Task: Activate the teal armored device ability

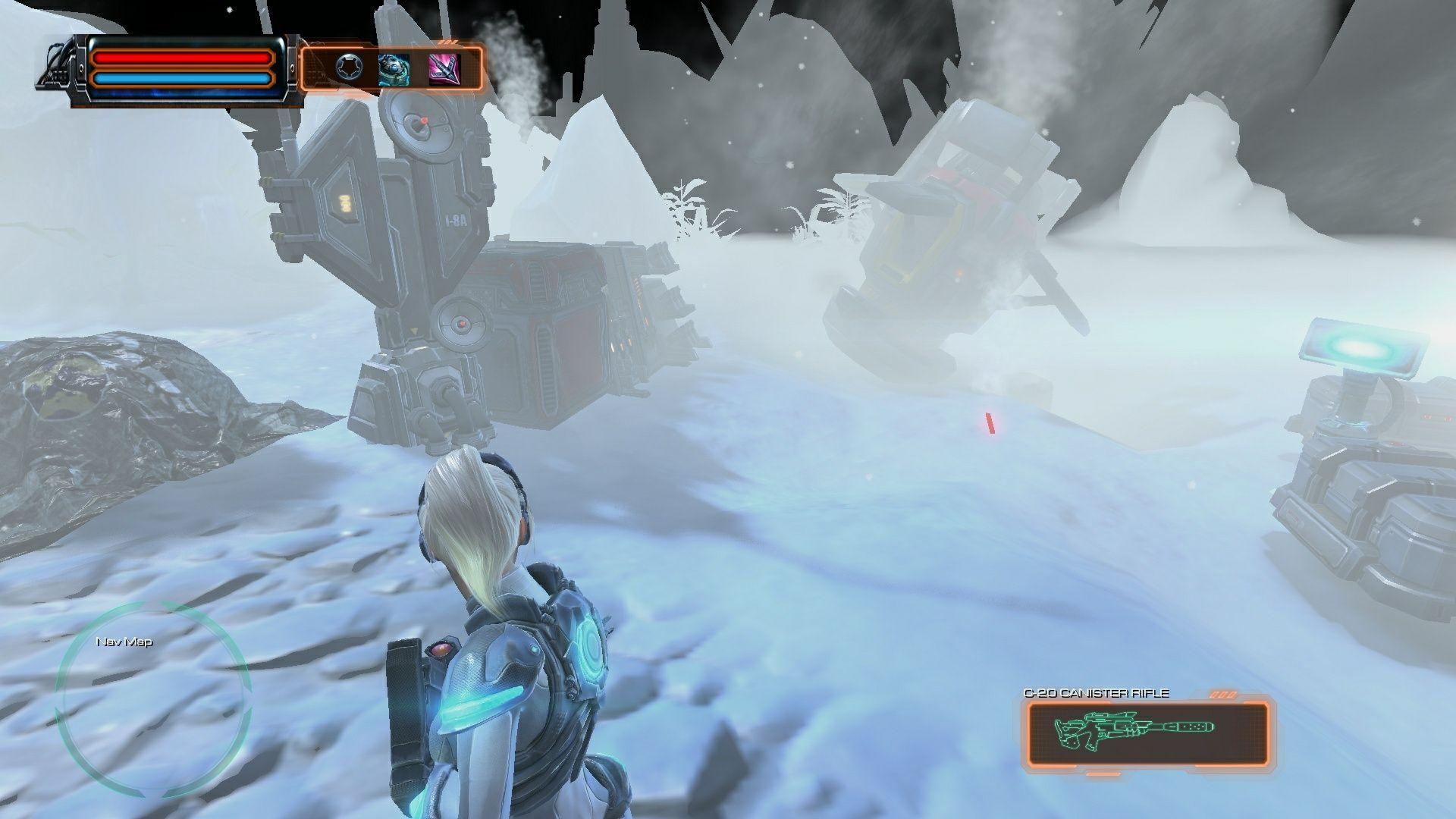Action: pyautogui.click(x=394, y=69)
